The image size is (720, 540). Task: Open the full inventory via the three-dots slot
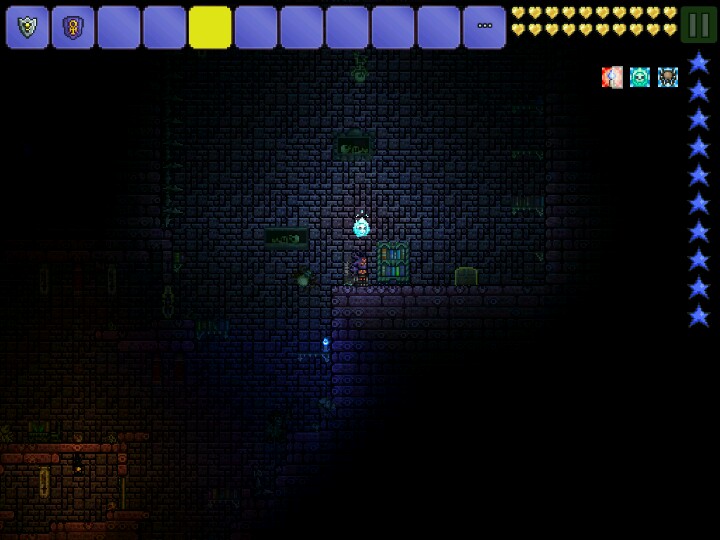[484, 27]
